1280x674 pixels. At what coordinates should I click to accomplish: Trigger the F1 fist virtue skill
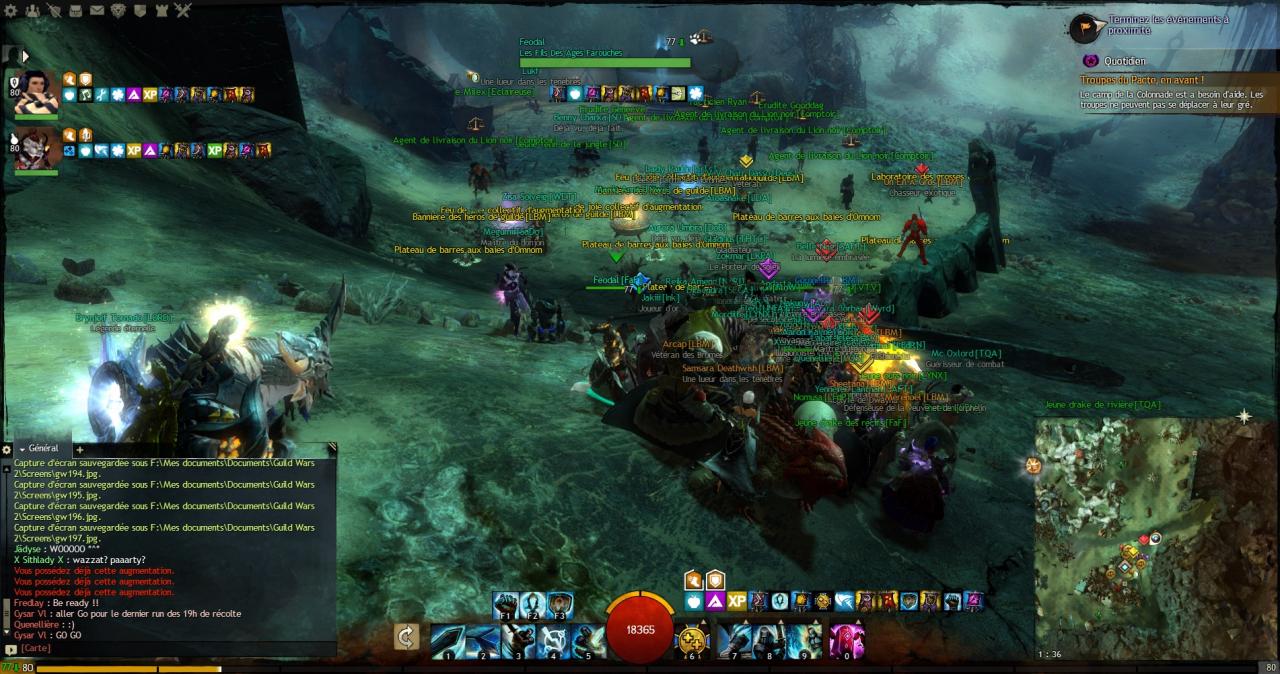pos(506,605)
